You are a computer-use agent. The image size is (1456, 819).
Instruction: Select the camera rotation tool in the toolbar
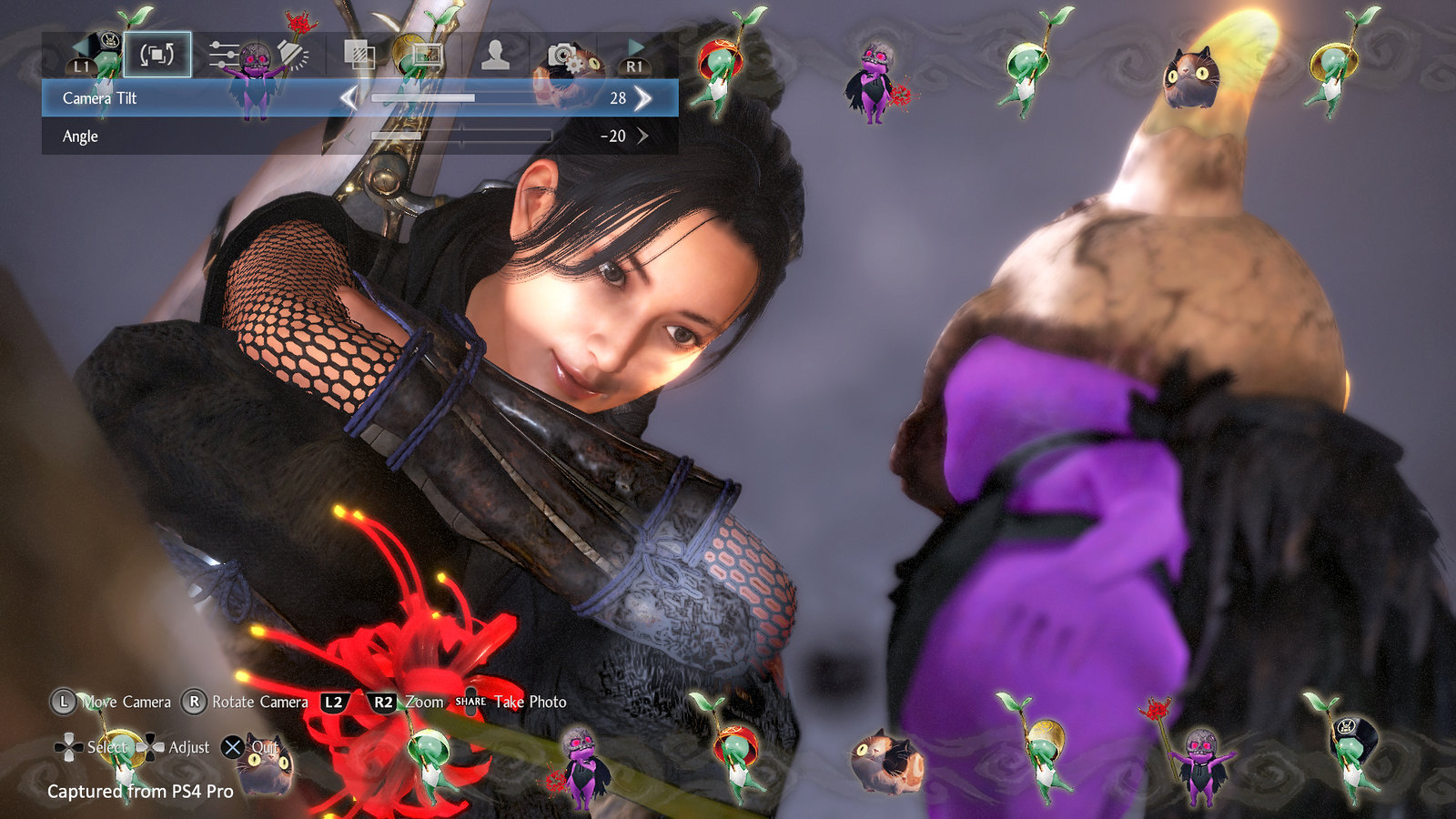click(157, 55)
